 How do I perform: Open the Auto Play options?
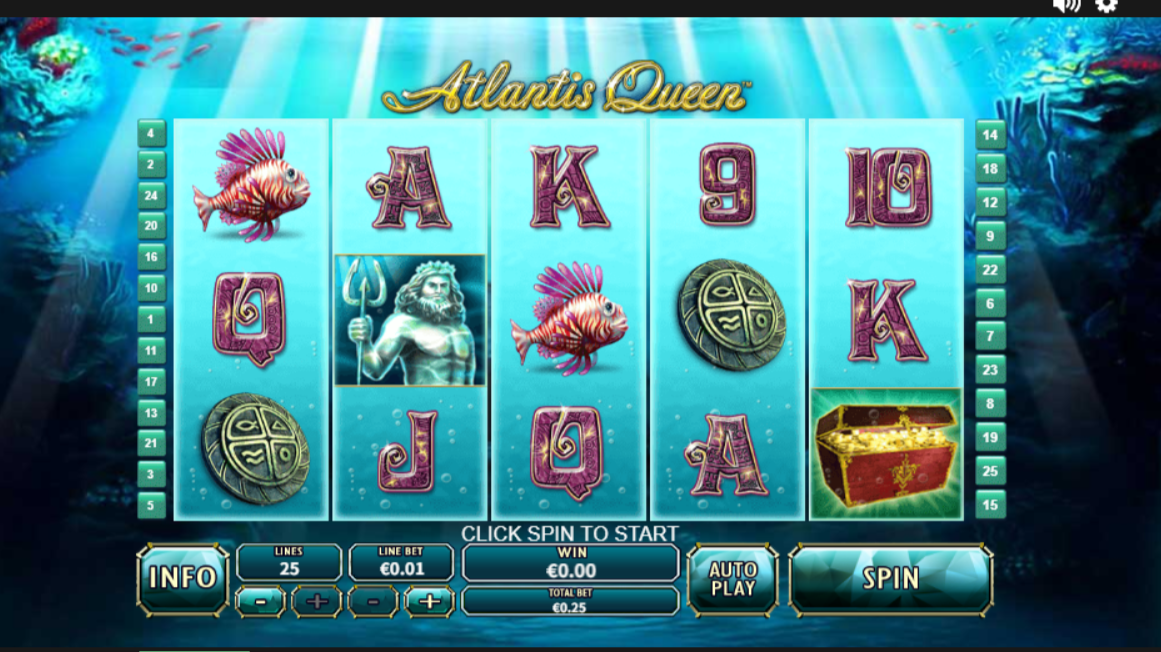click(733, 579)
